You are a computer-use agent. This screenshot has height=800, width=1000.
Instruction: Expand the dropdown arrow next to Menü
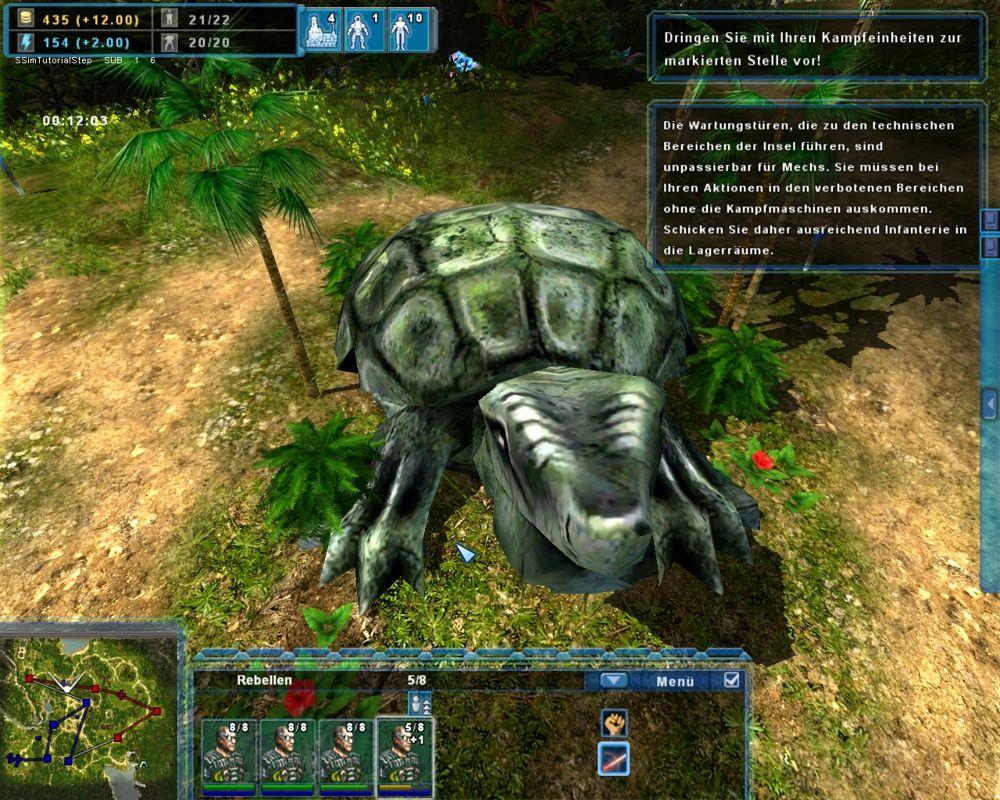[x=614, y=681]
